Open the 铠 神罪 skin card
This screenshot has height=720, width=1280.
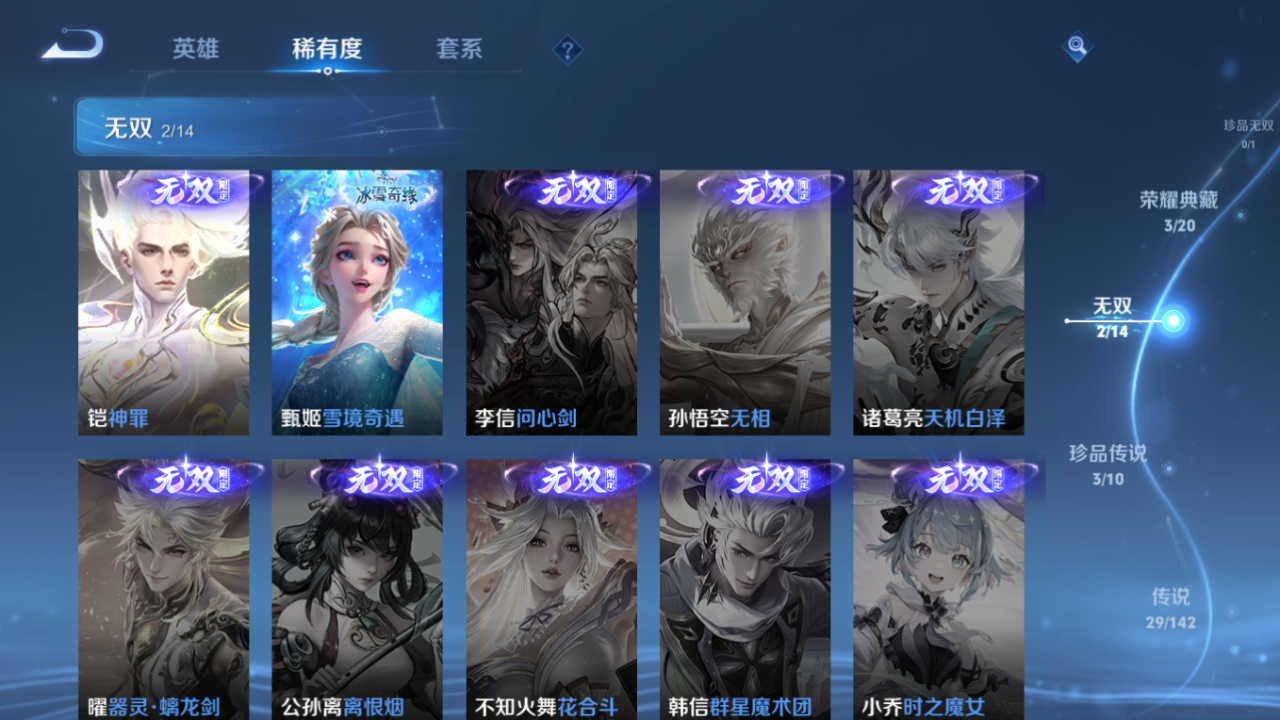163,300
